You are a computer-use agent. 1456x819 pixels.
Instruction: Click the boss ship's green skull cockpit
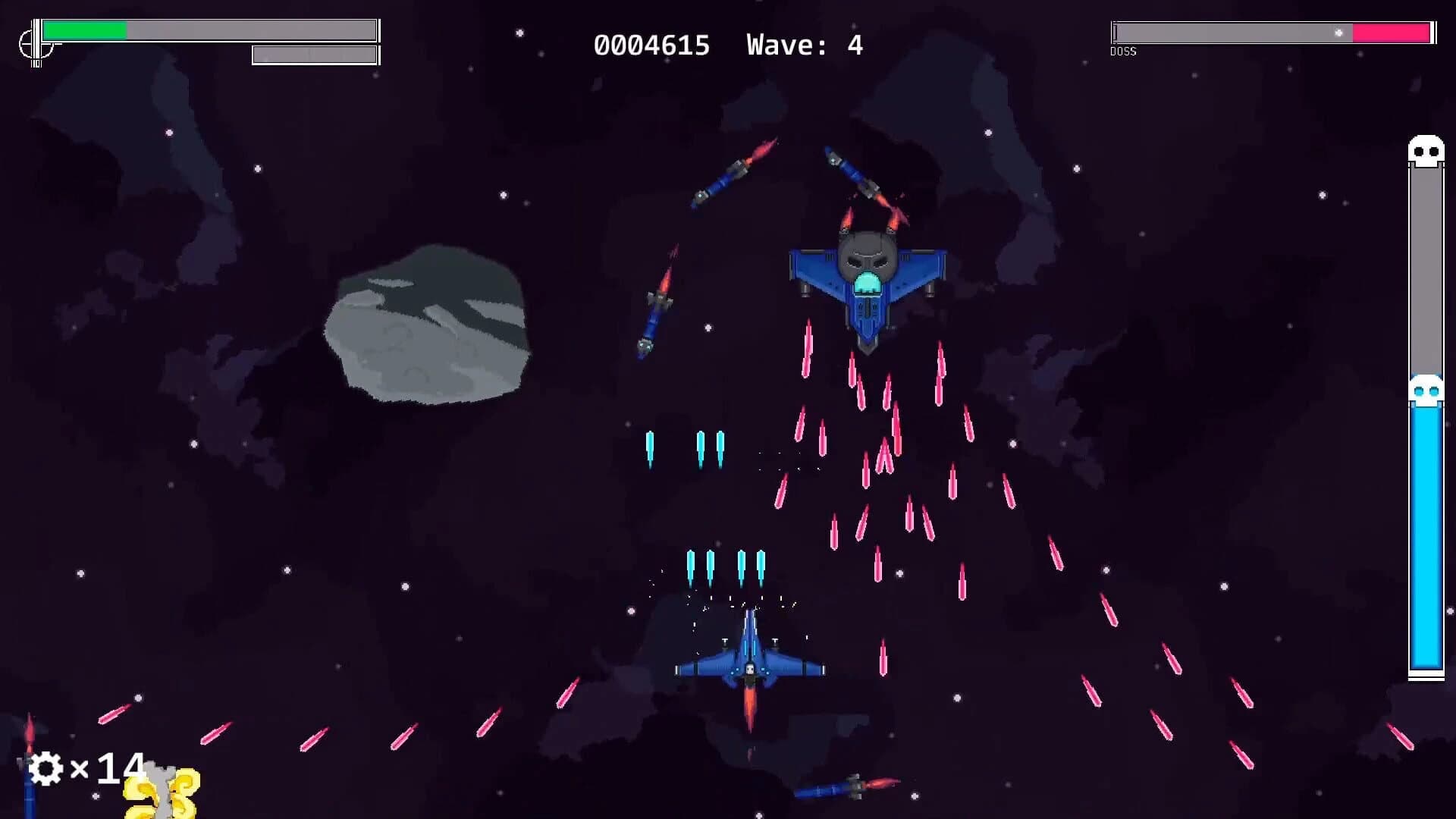click(x=867, y=283)
